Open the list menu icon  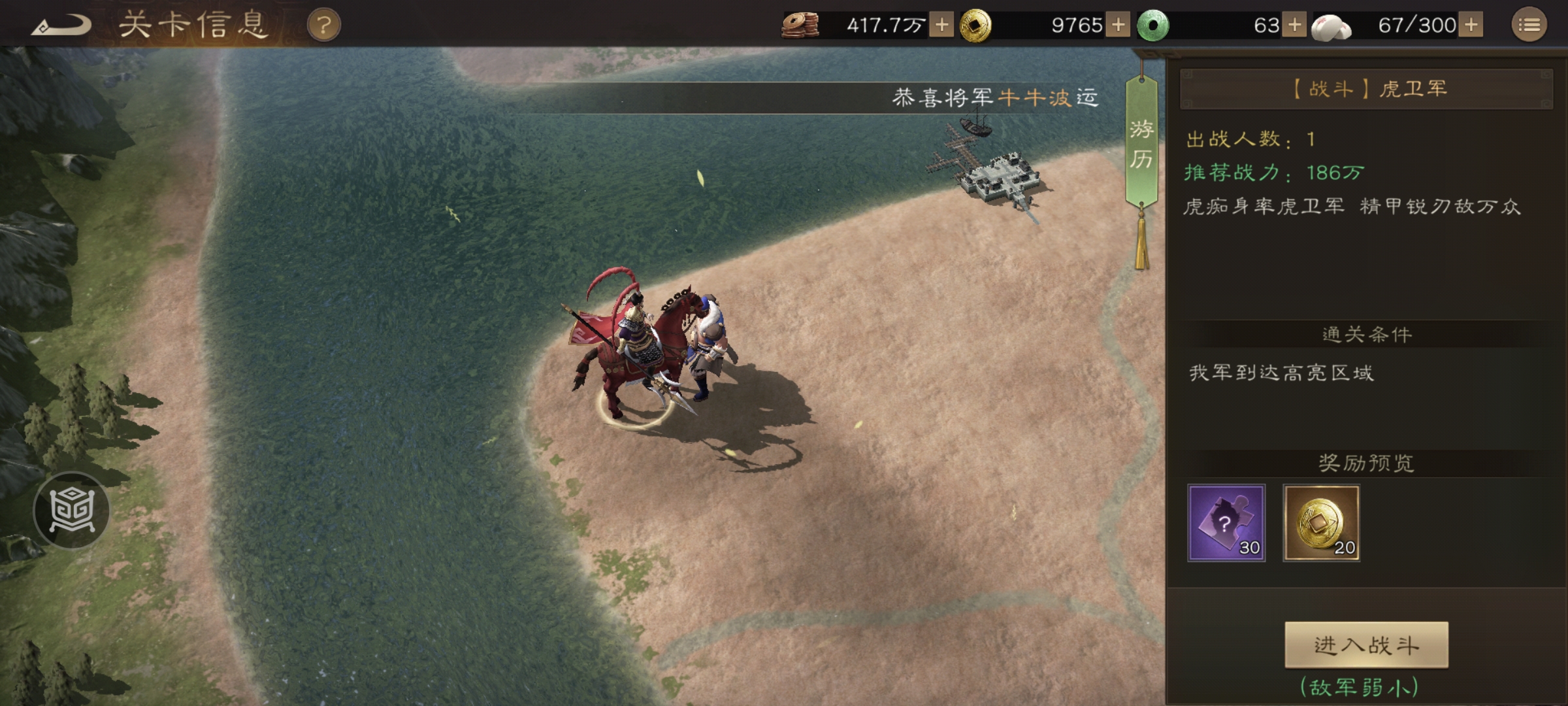tap(1529, 25)
